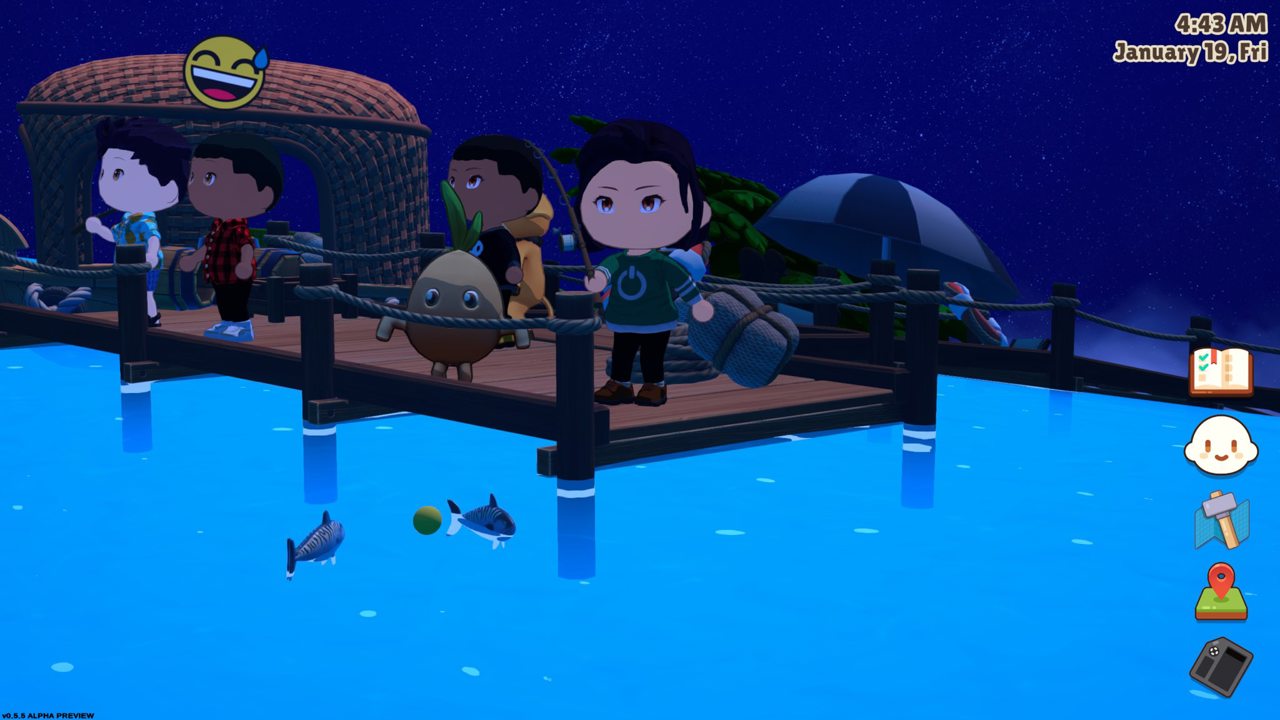
Task: Open the map with red location pin
Action: pyautogui.click(x=1221, y=592)
